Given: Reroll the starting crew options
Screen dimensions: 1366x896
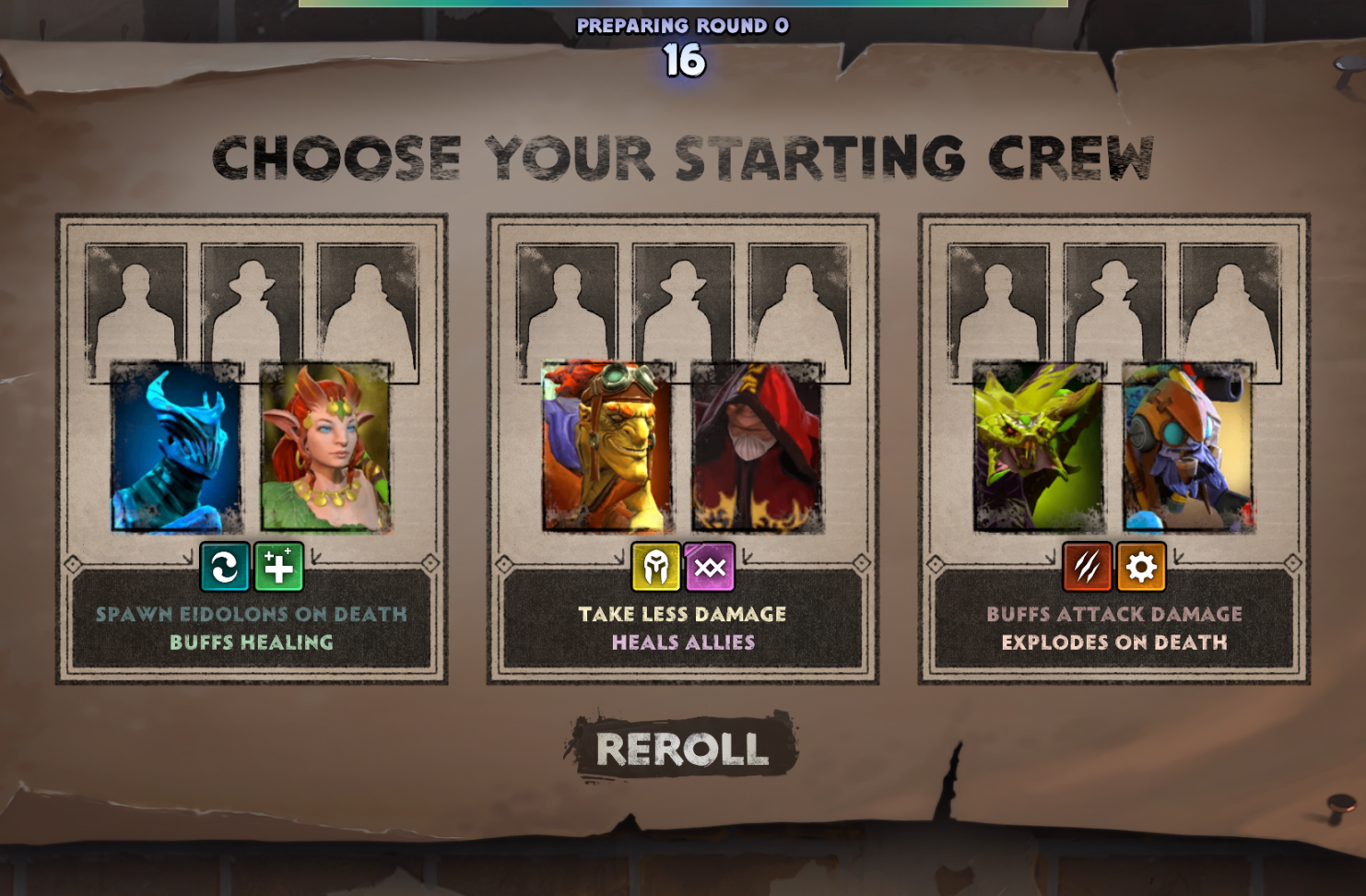Looking at the screenshot, I should point(681,748).
